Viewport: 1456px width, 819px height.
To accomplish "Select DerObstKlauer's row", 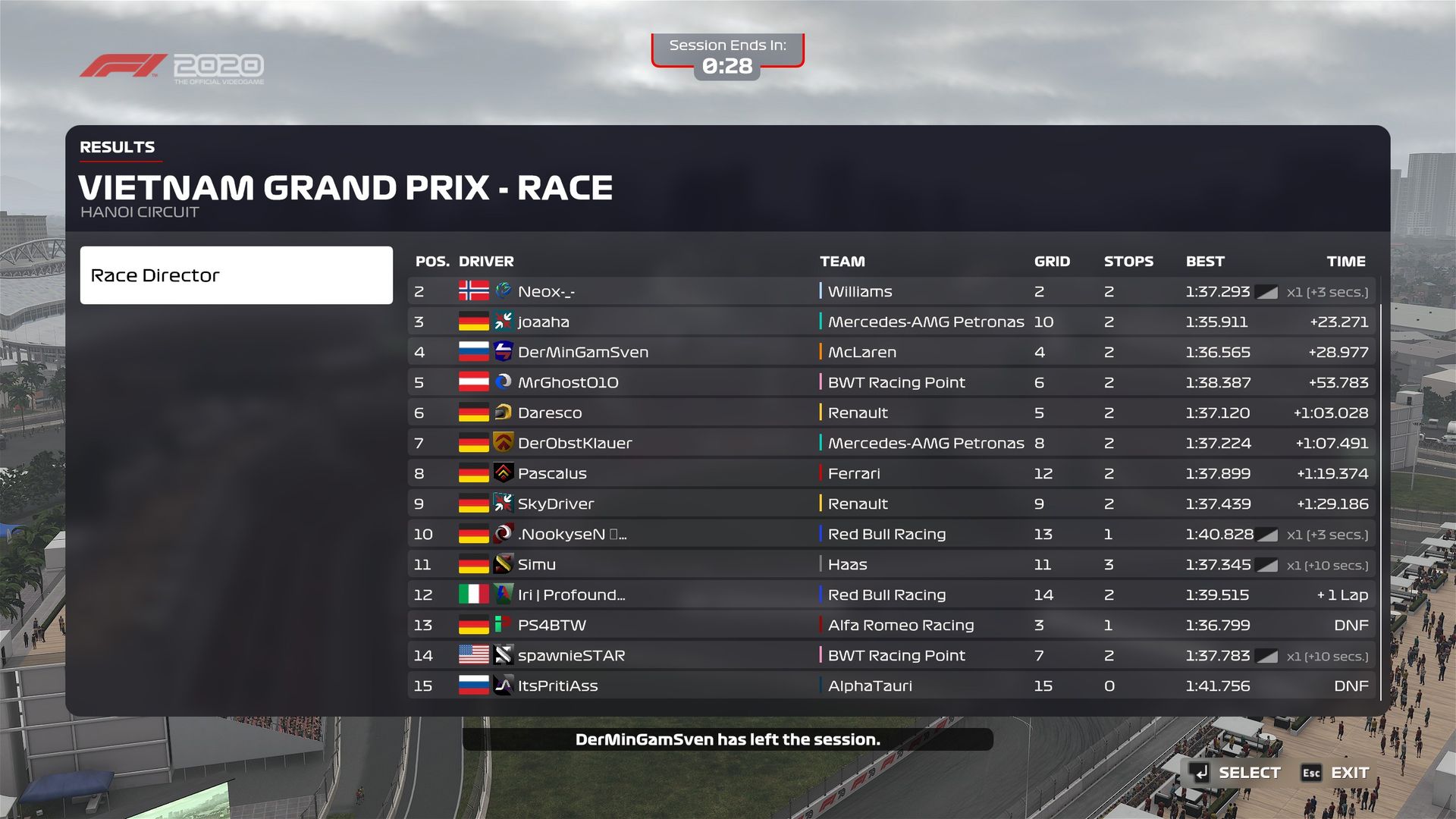I will (x=891, y=443).
